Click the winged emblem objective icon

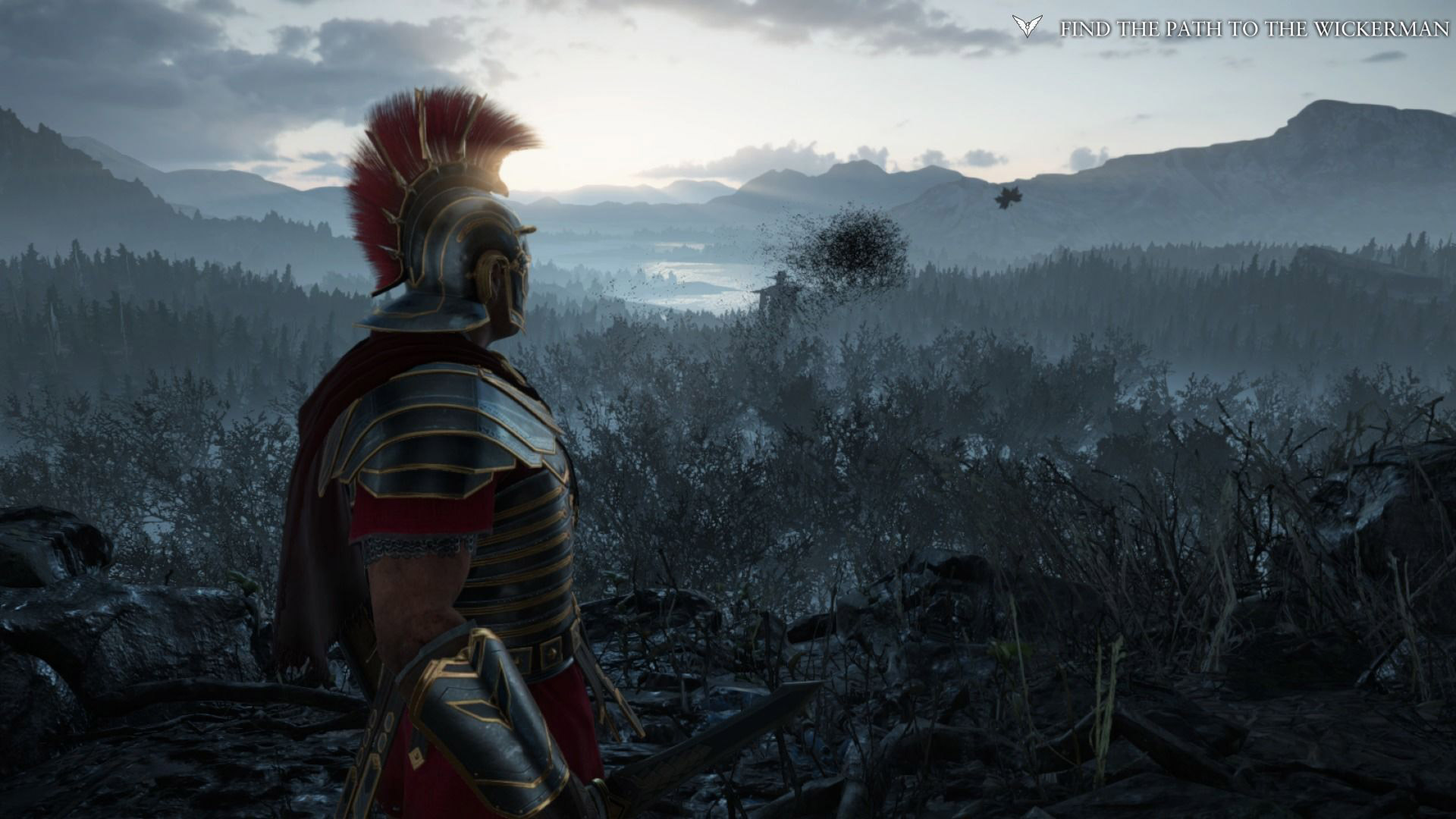(1027, 27)
